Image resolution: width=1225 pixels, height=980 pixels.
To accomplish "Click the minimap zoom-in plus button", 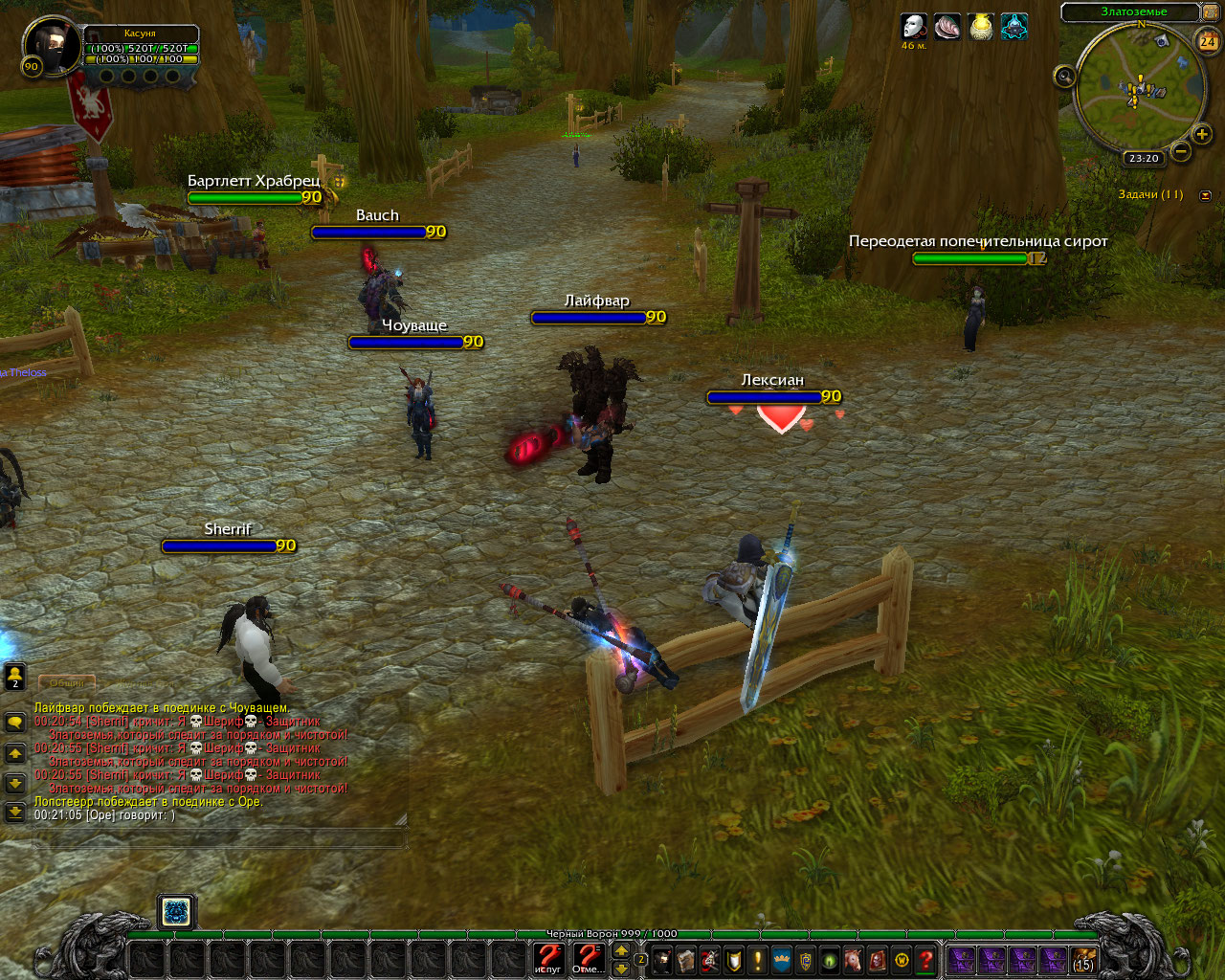I will 1202,134.
